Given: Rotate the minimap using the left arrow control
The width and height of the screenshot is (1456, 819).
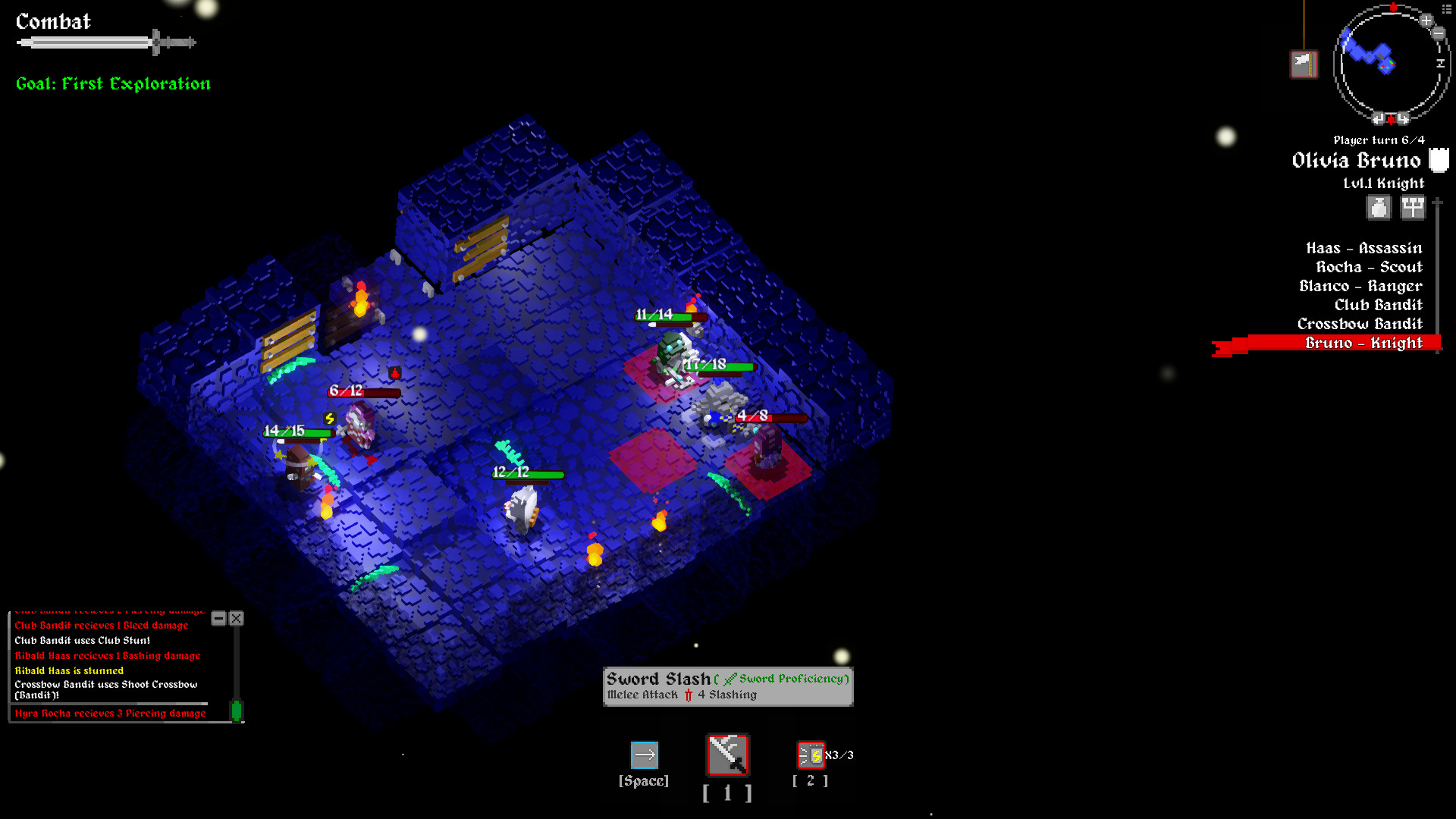Looking at the screenshot, I should click(1379, 118).
